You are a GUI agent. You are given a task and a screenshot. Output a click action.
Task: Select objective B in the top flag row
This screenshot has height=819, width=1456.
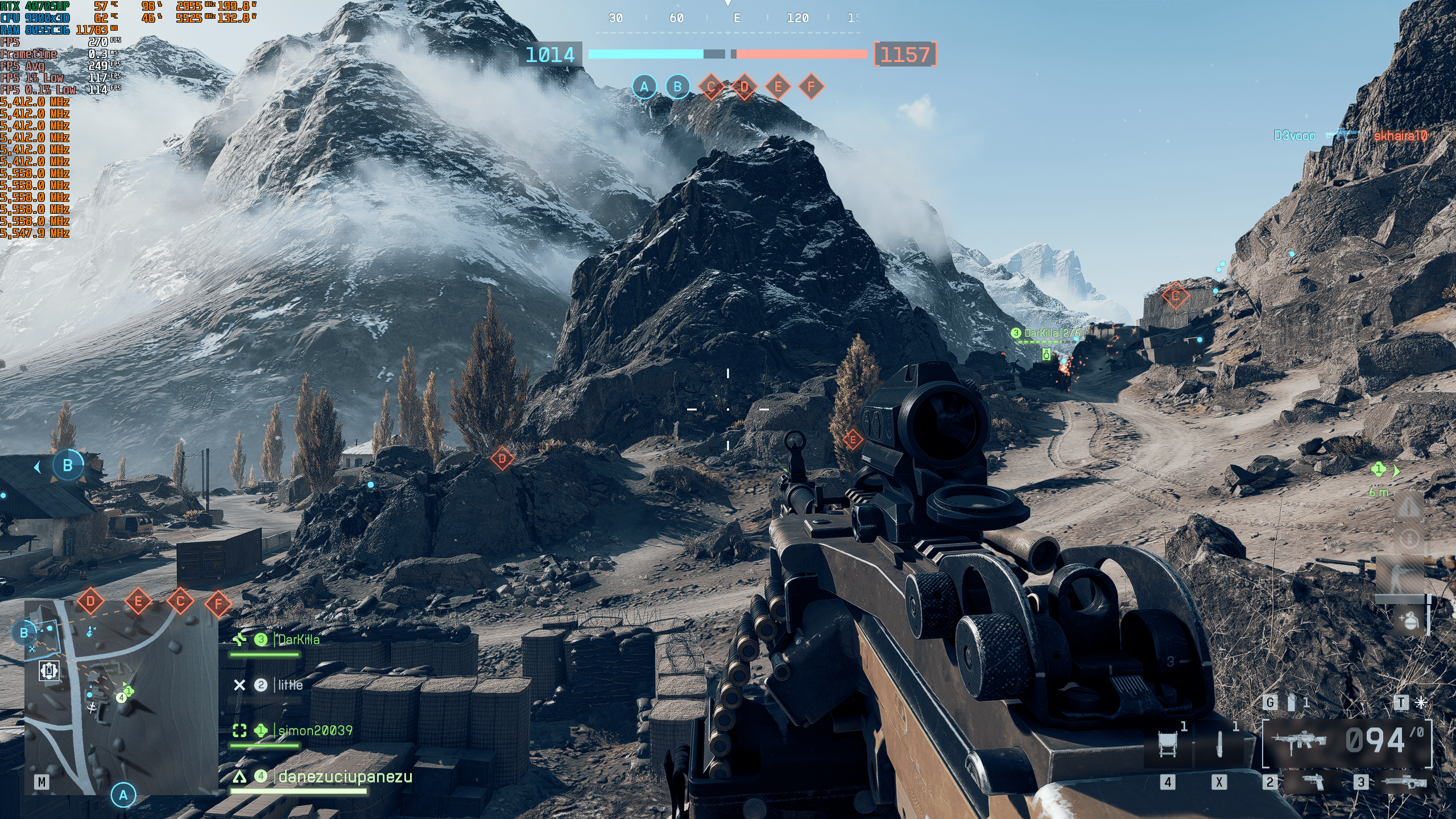click(x=677, y=87)
